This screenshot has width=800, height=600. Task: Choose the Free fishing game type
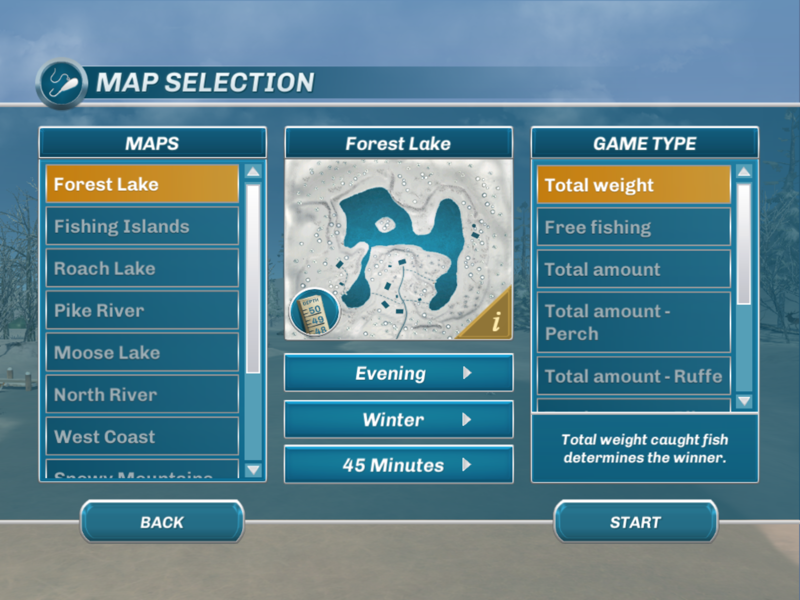634,227
